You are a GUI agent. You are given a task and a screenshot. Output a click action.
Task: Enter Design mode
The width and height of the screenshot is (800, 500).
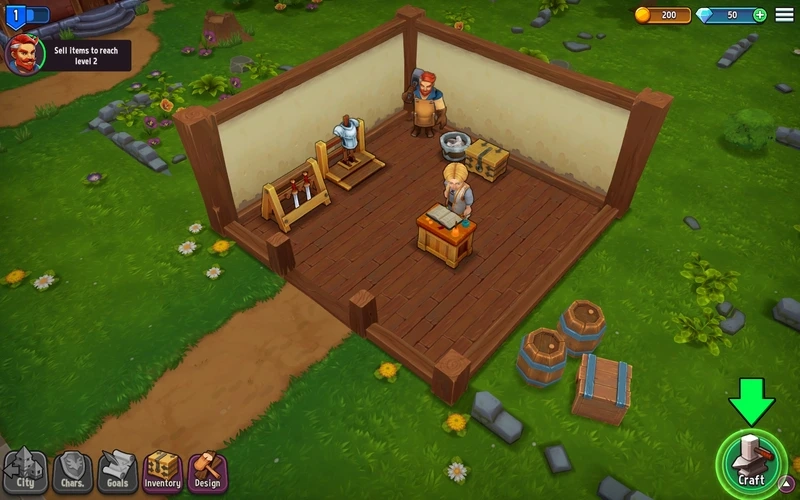click(208, 470)
